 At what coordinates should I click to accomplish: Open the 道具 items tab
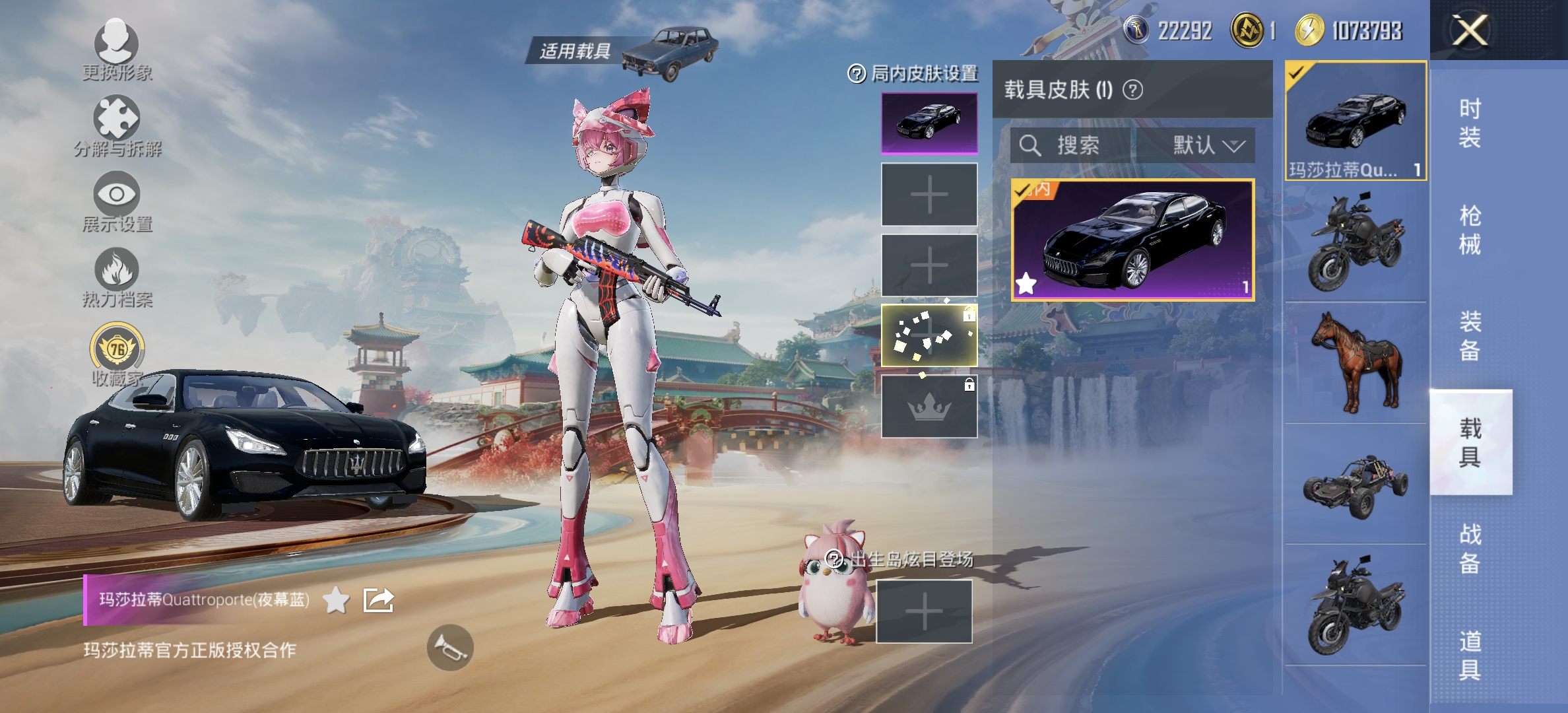point(1470,655)
